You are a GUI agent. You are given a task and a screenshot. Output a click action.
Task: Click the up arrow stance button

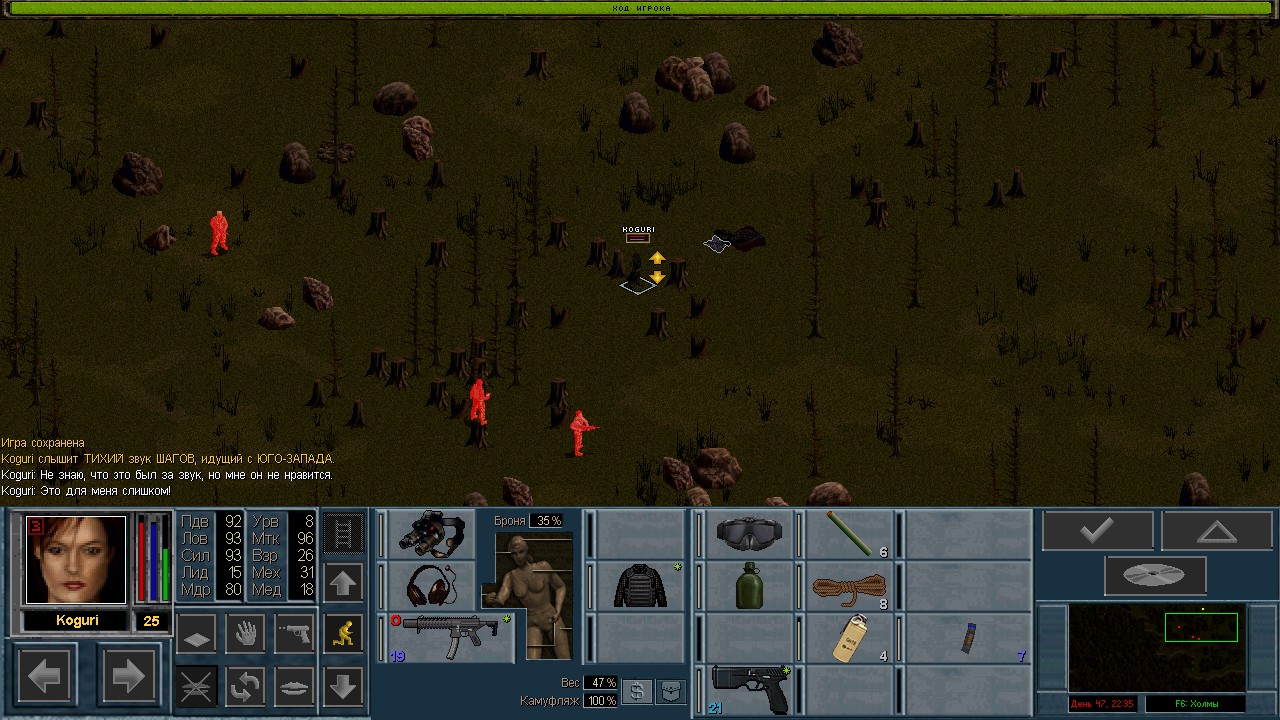343,582
